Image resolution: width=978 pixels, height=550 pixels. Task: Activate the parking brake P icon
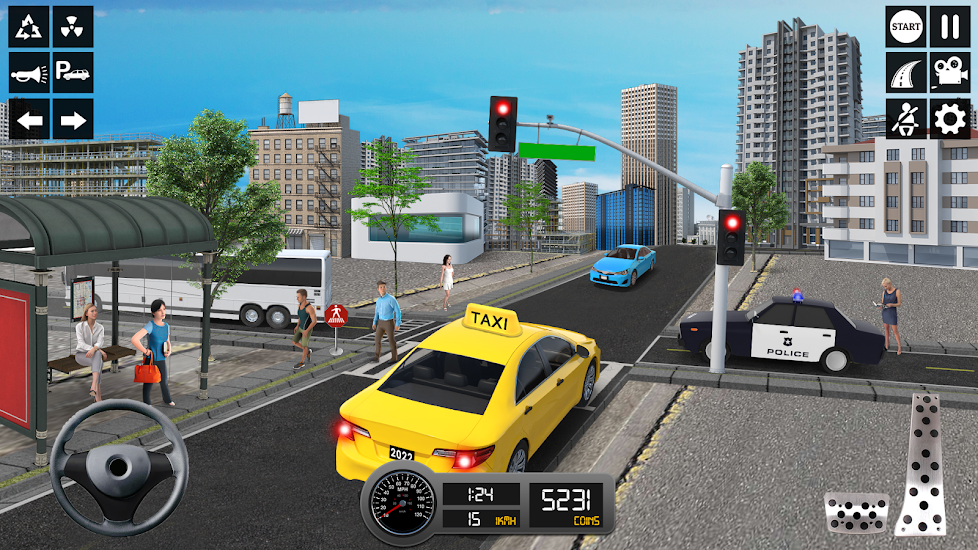(x=73, y=72)
